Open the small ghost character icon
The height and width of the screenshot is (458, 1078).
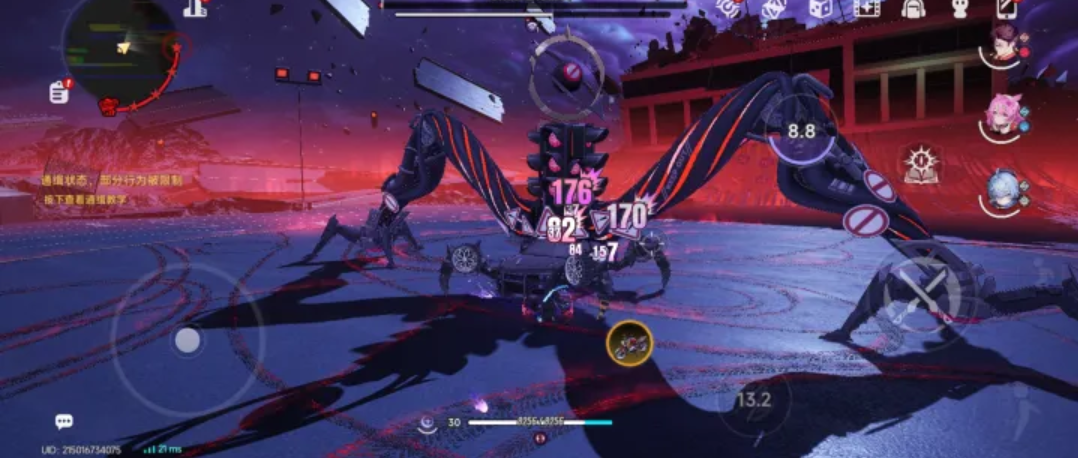[958, 10]
